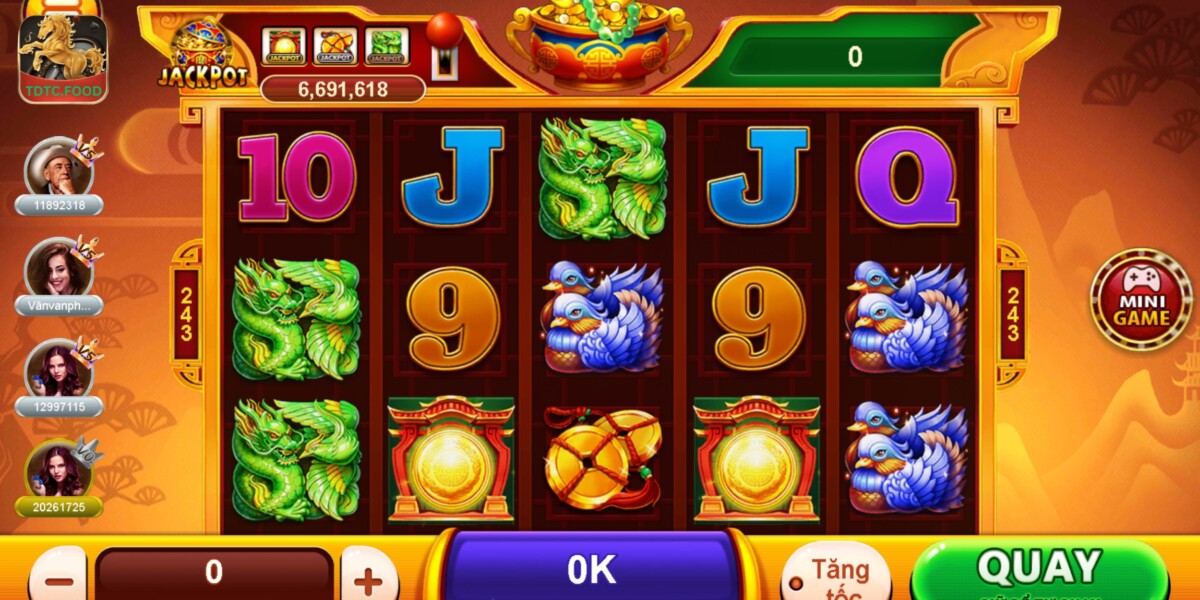Increase the bet with the plus button
Viewport: 1200px width, 600px height.
click(x=369, y=578)
